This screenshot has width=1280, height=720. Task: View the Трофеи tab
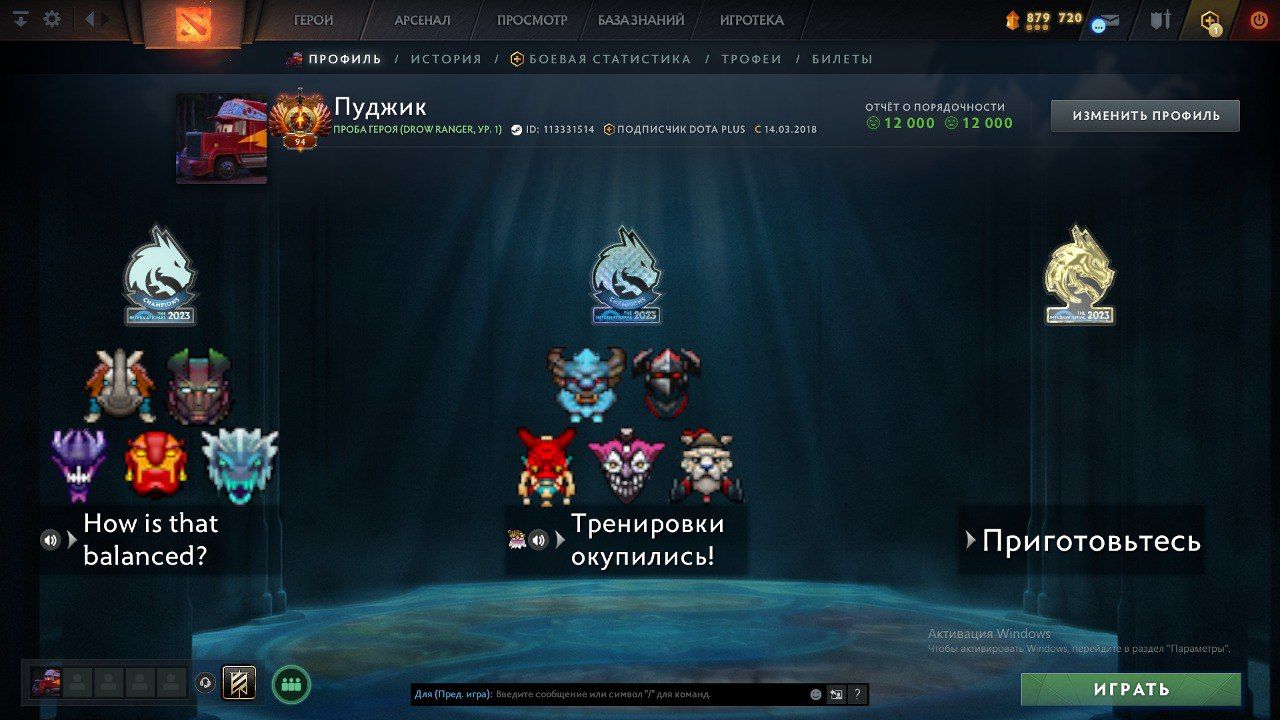click(751, 59)
